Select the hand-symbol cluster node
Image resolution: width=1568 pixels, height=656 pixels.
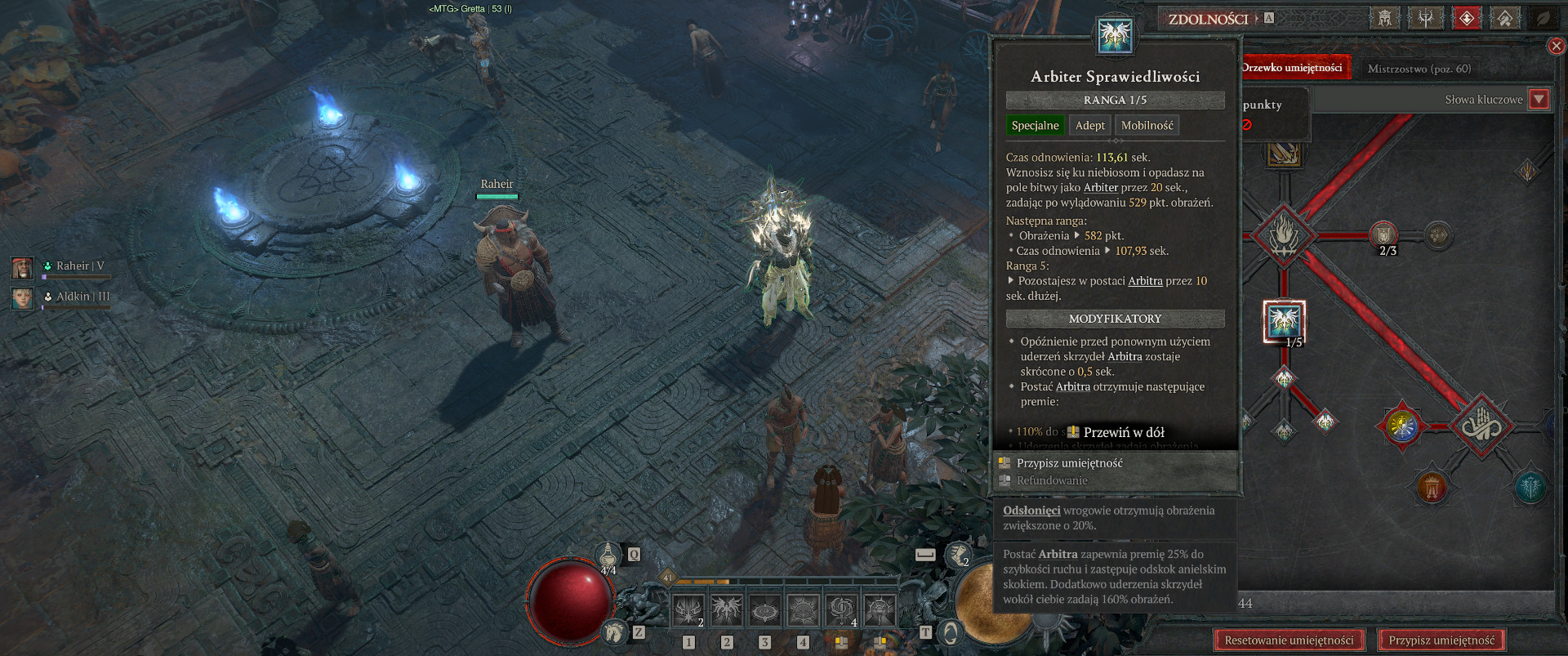[1480, 426]
